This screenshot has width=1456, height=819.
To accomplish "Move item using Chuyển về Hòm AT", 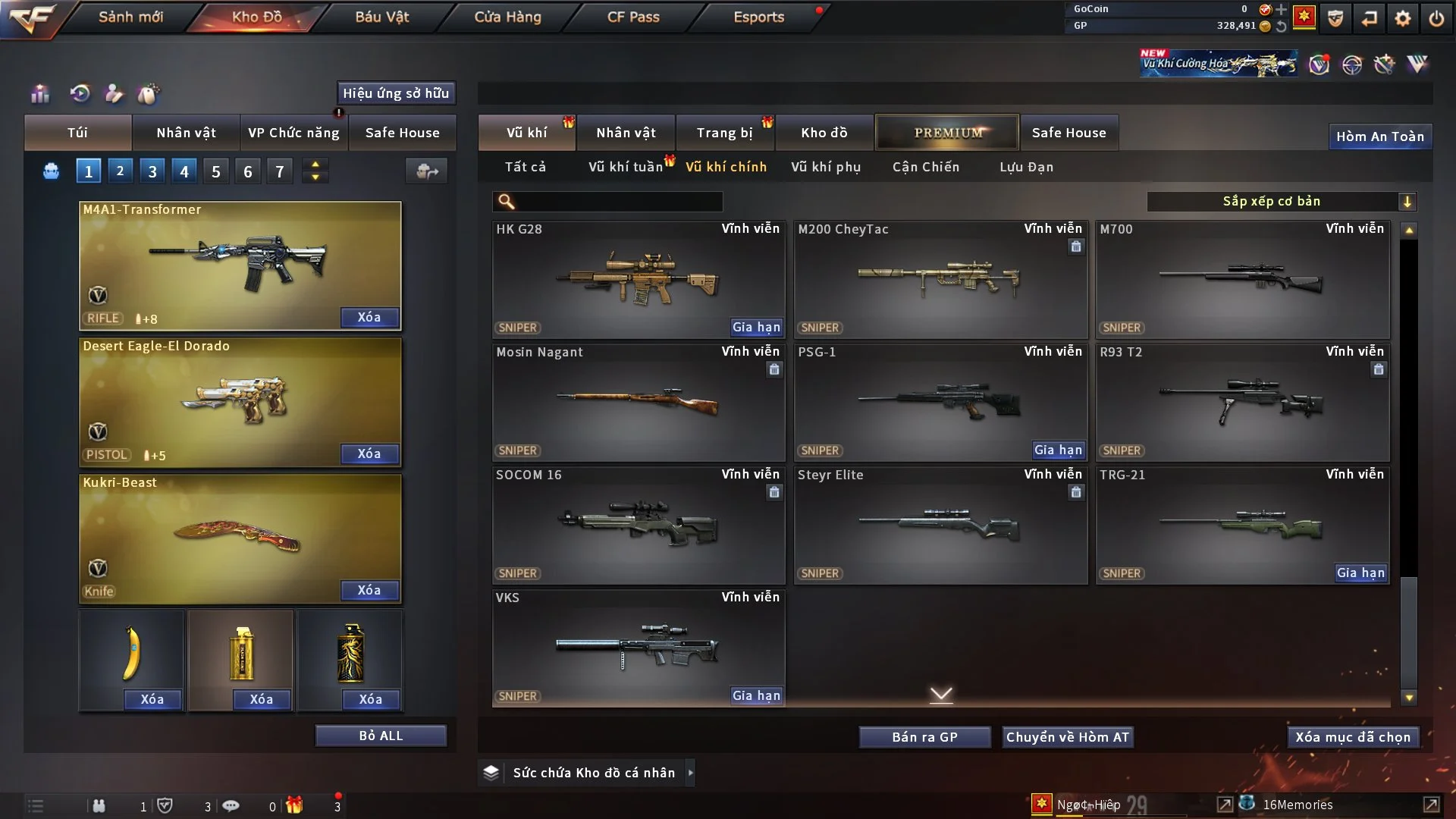I will click(x=1067, y=737).
